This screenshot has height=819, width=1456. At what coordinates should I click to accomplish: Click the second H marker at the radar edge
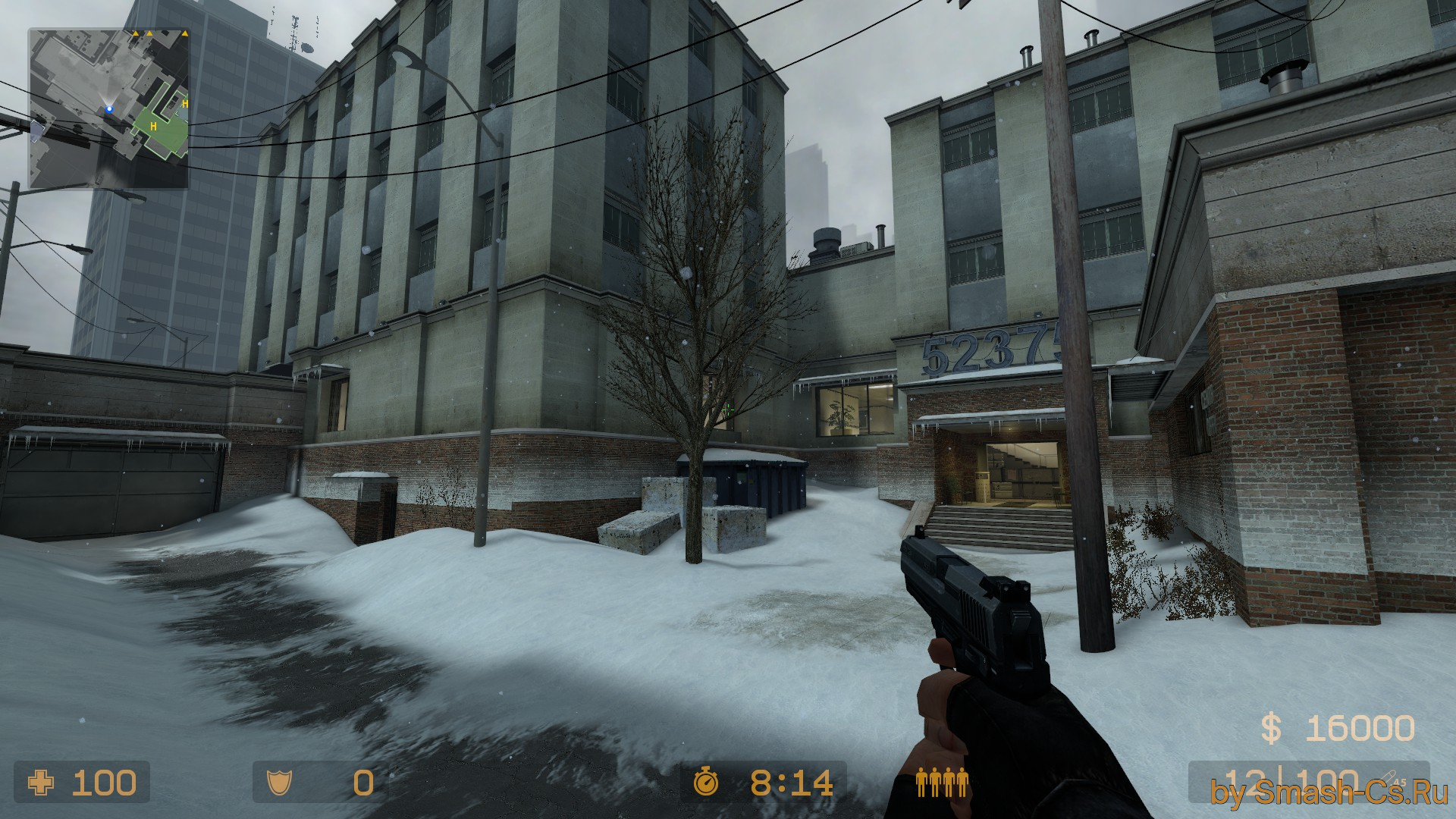(185, 103)
